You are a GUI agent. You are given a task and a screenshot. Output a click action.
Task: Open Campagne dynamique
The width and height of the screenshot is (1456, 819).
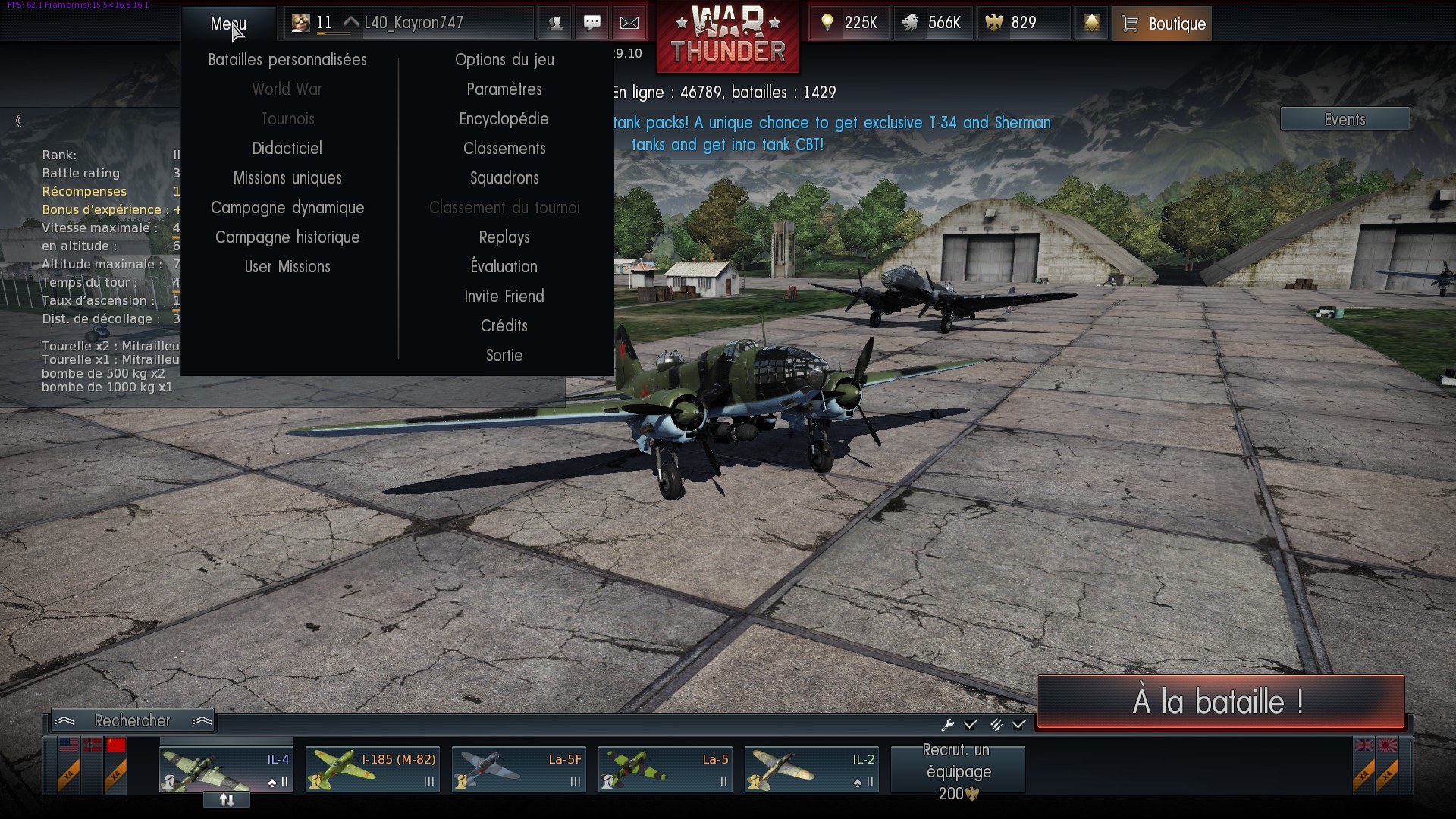tap(287, 208)
